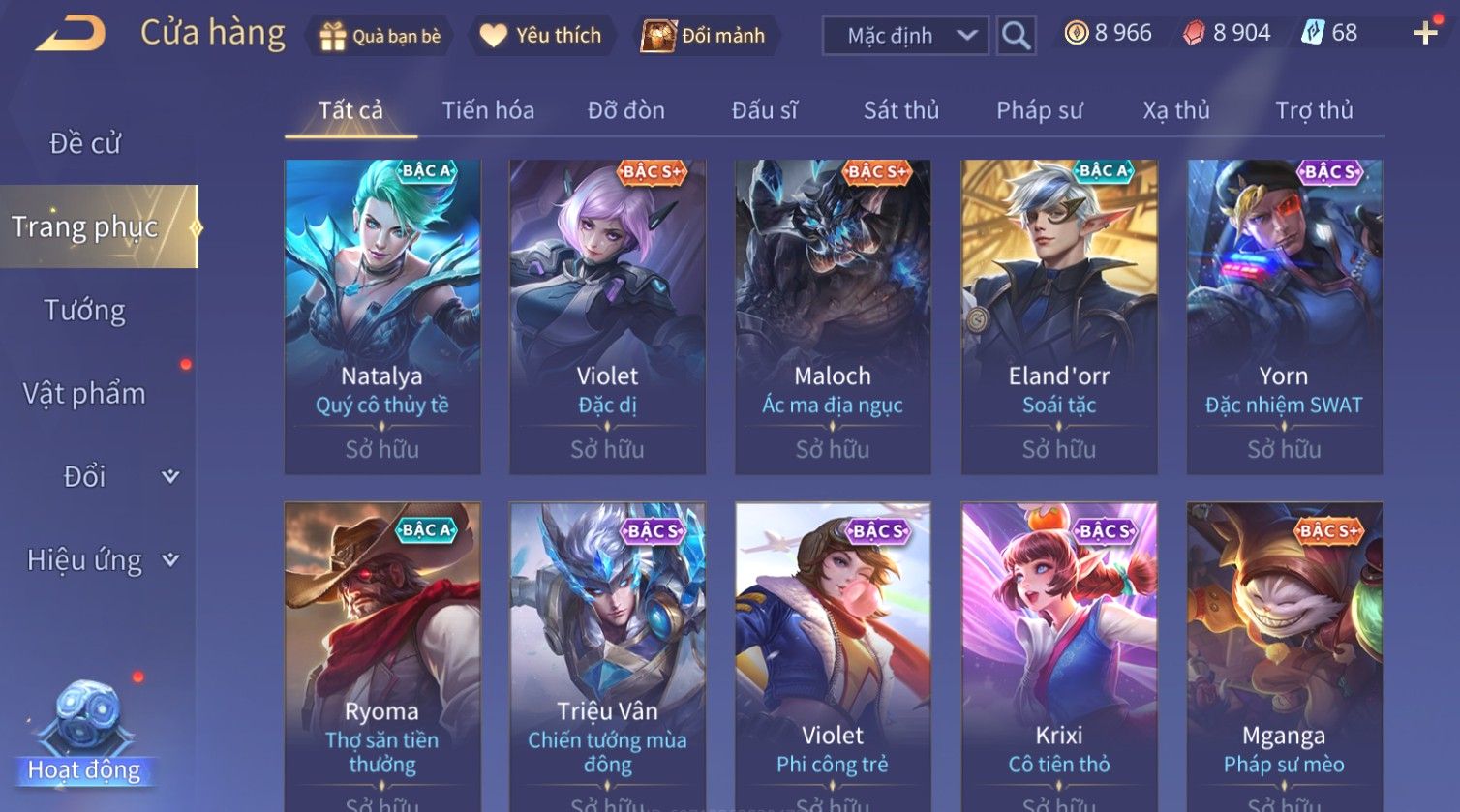1460x812 pixels.
Task: Open the Đổi mảnh exchange
Action: (705, 36)
